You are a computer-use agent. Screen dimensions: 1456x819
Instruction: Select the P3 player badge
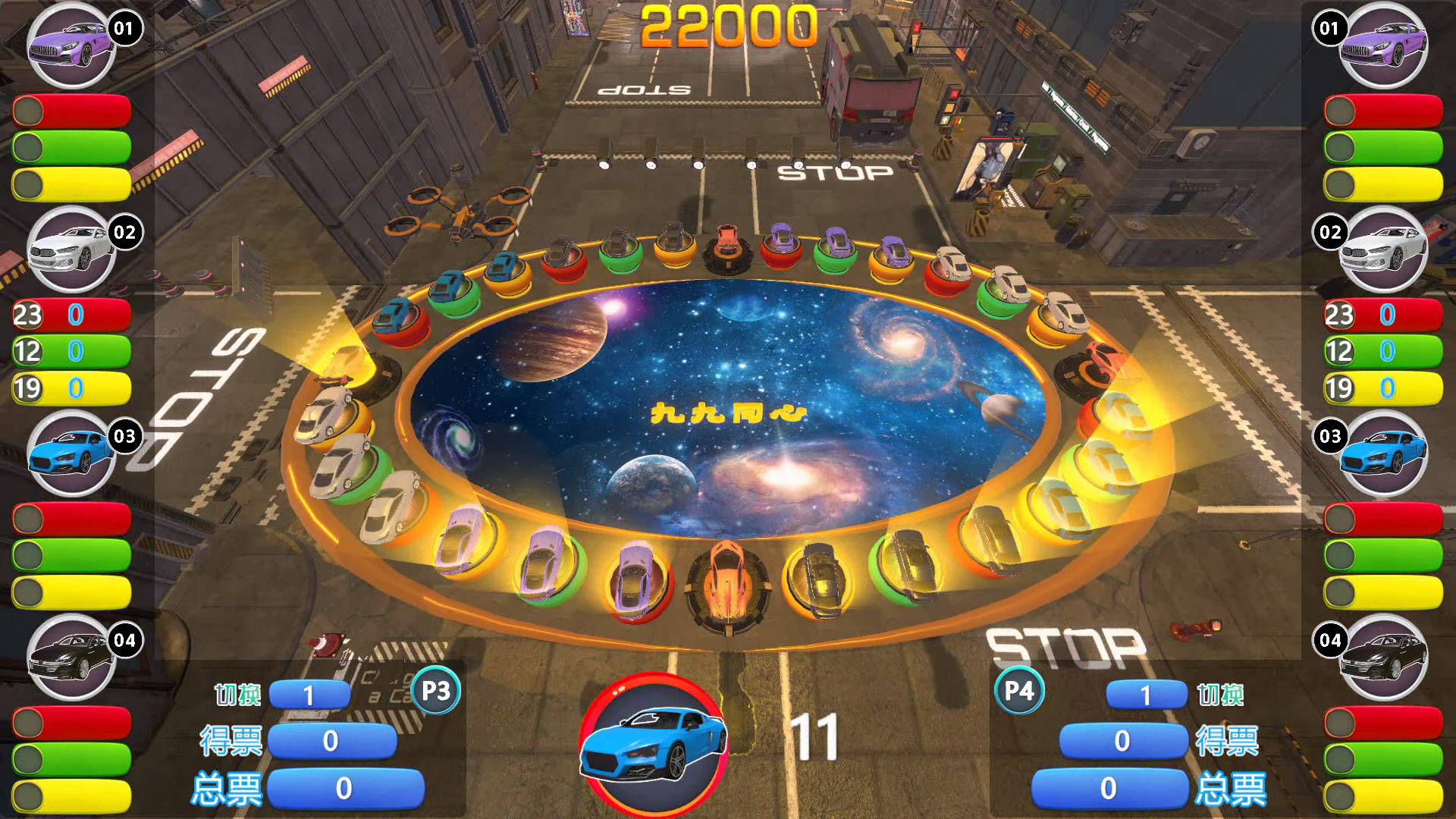pos(435,691)
